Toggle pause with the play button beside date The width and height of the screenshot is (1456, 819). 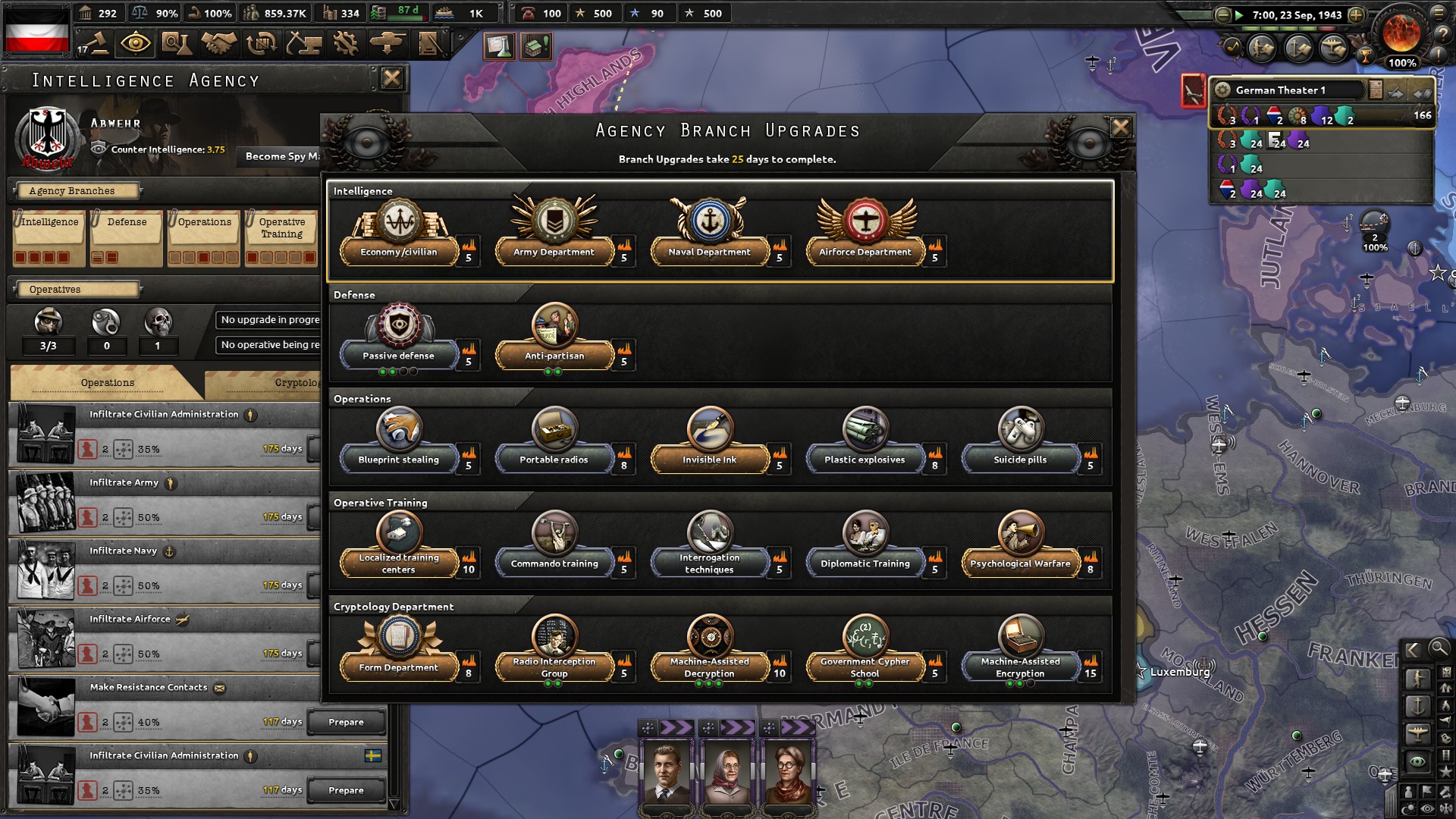[1240, 14]
